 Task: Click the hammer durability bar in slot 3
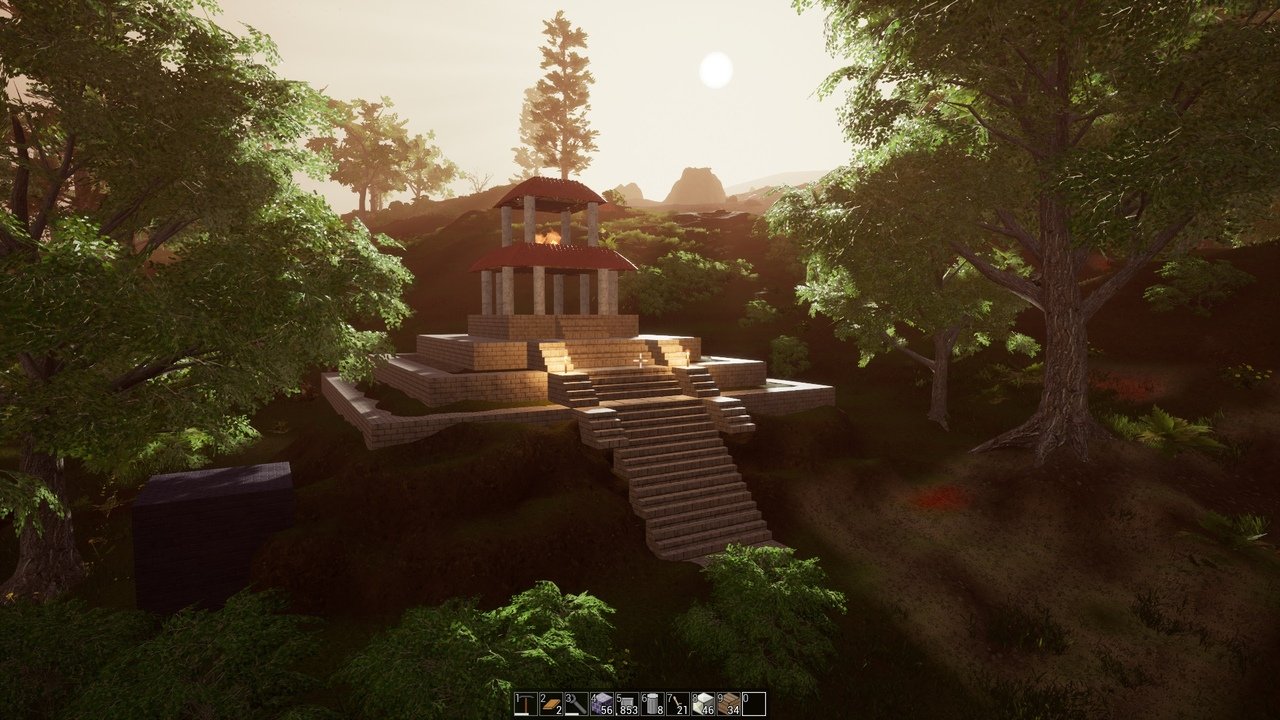coord(572,713)
